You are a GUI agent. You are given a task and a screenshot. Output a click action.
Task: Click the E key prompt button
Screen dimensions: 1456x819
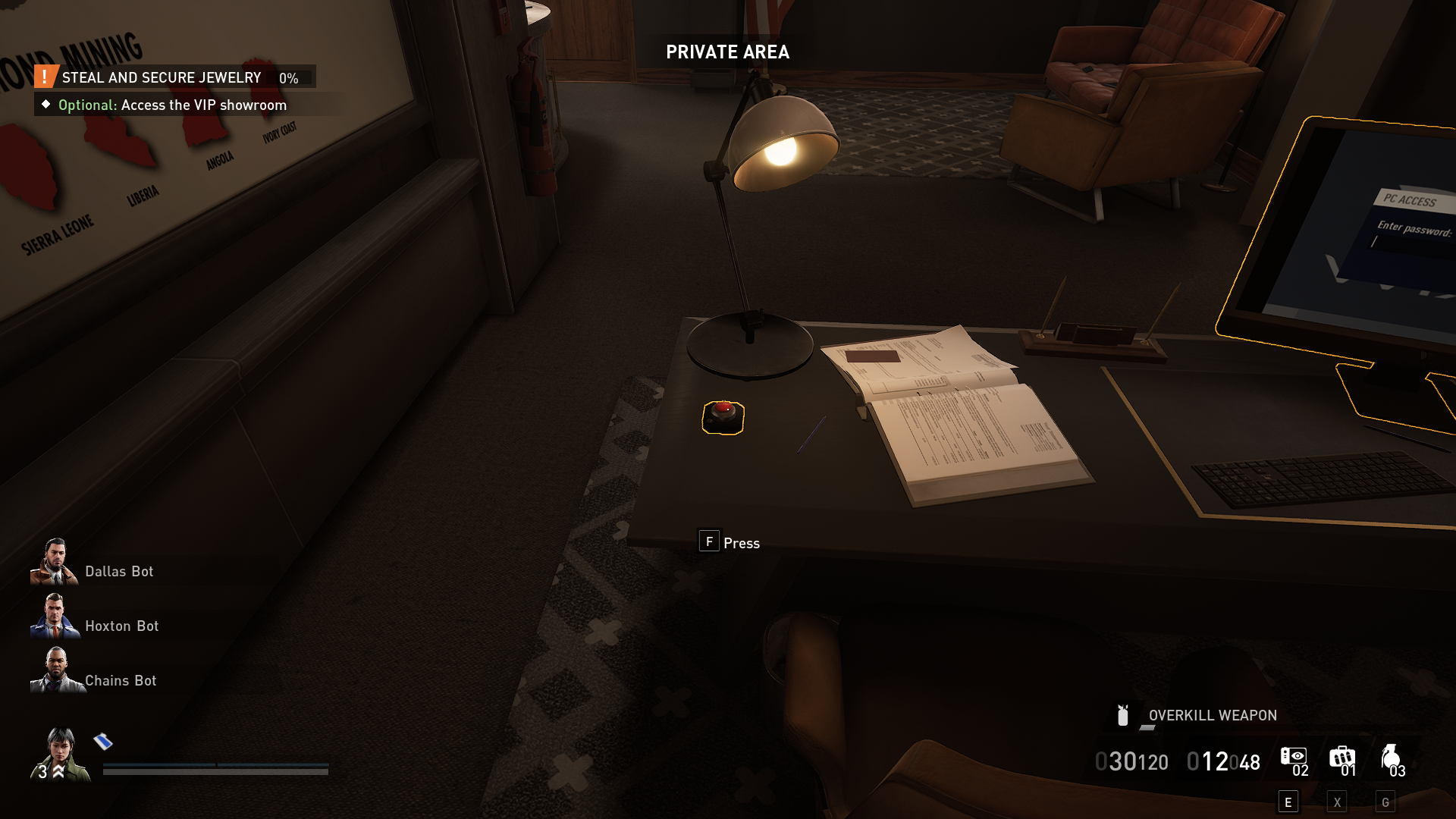pos(1289,801)
